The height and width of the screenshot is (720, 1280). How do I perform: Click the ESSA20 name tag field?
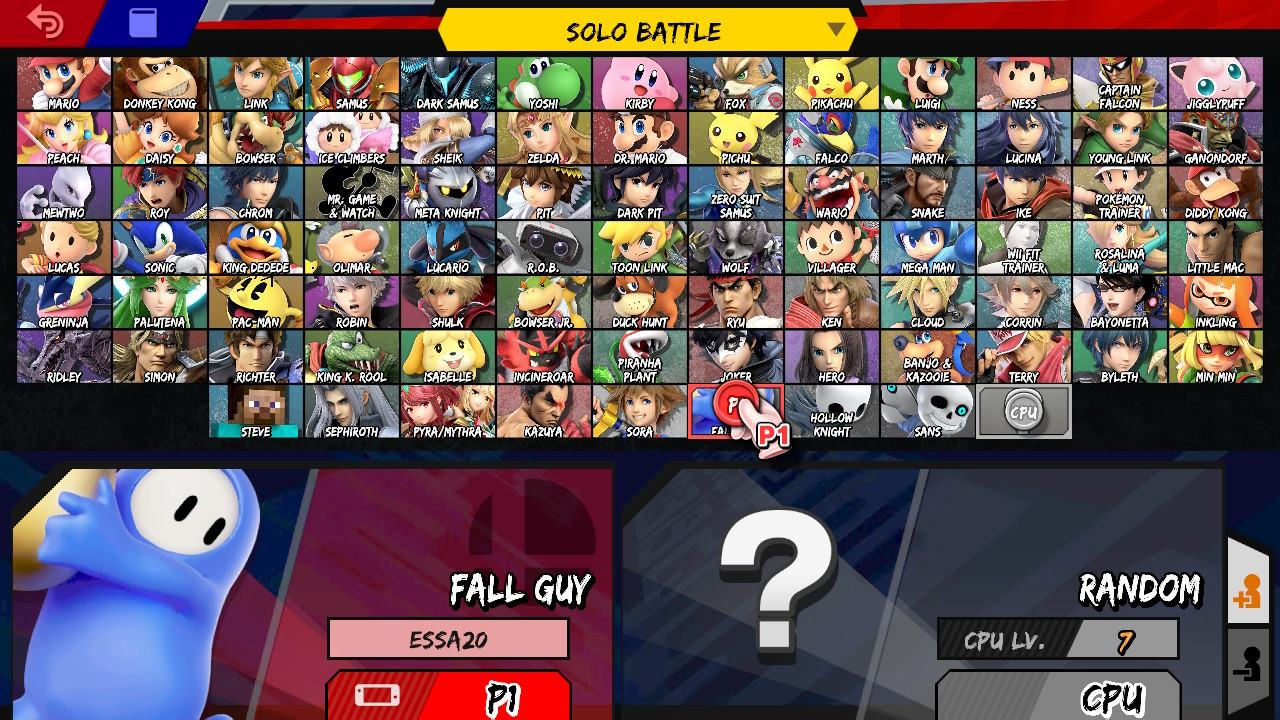(x=447, y=639)
